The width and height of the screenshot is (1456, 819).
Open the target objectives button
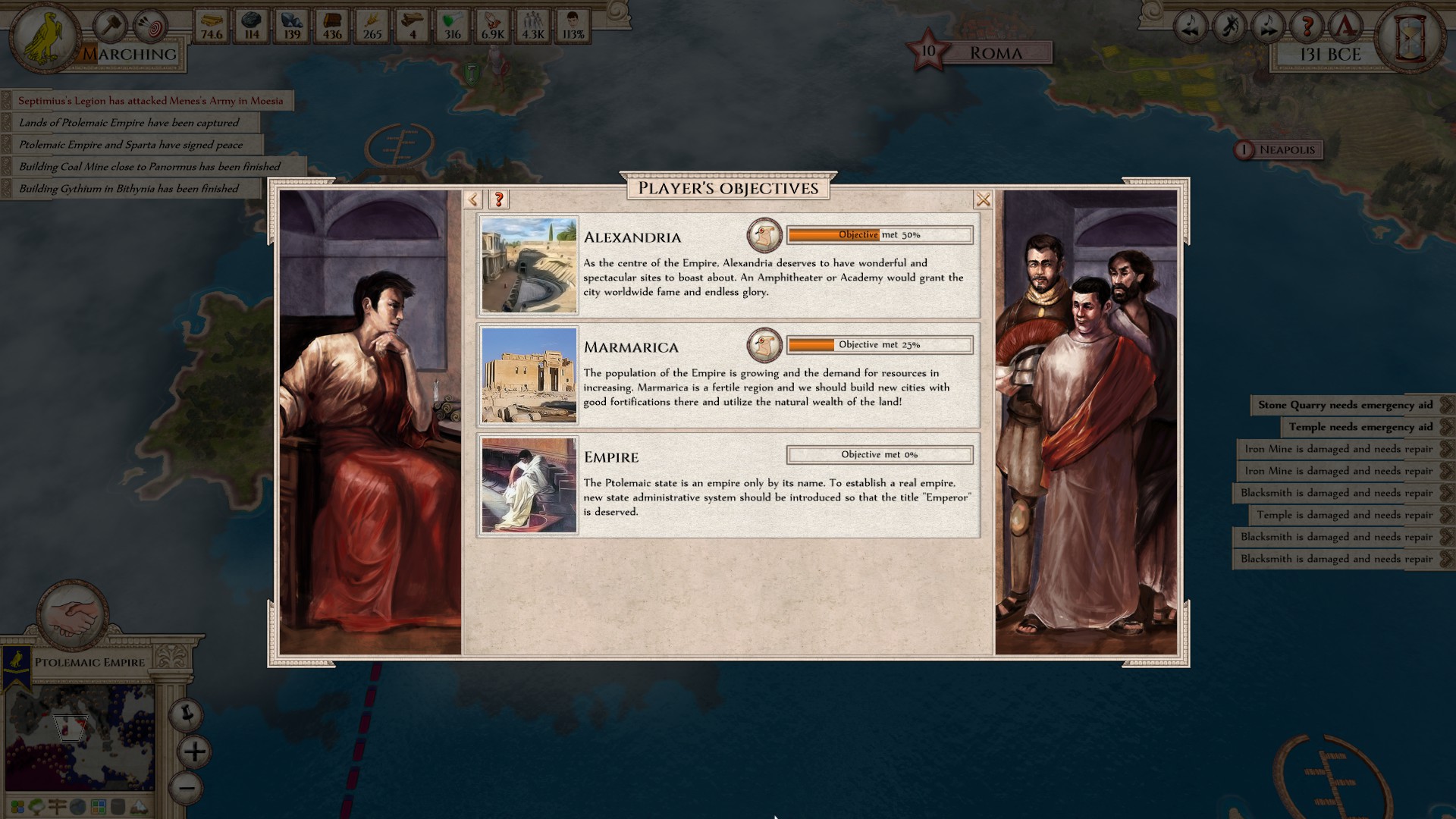151,27
